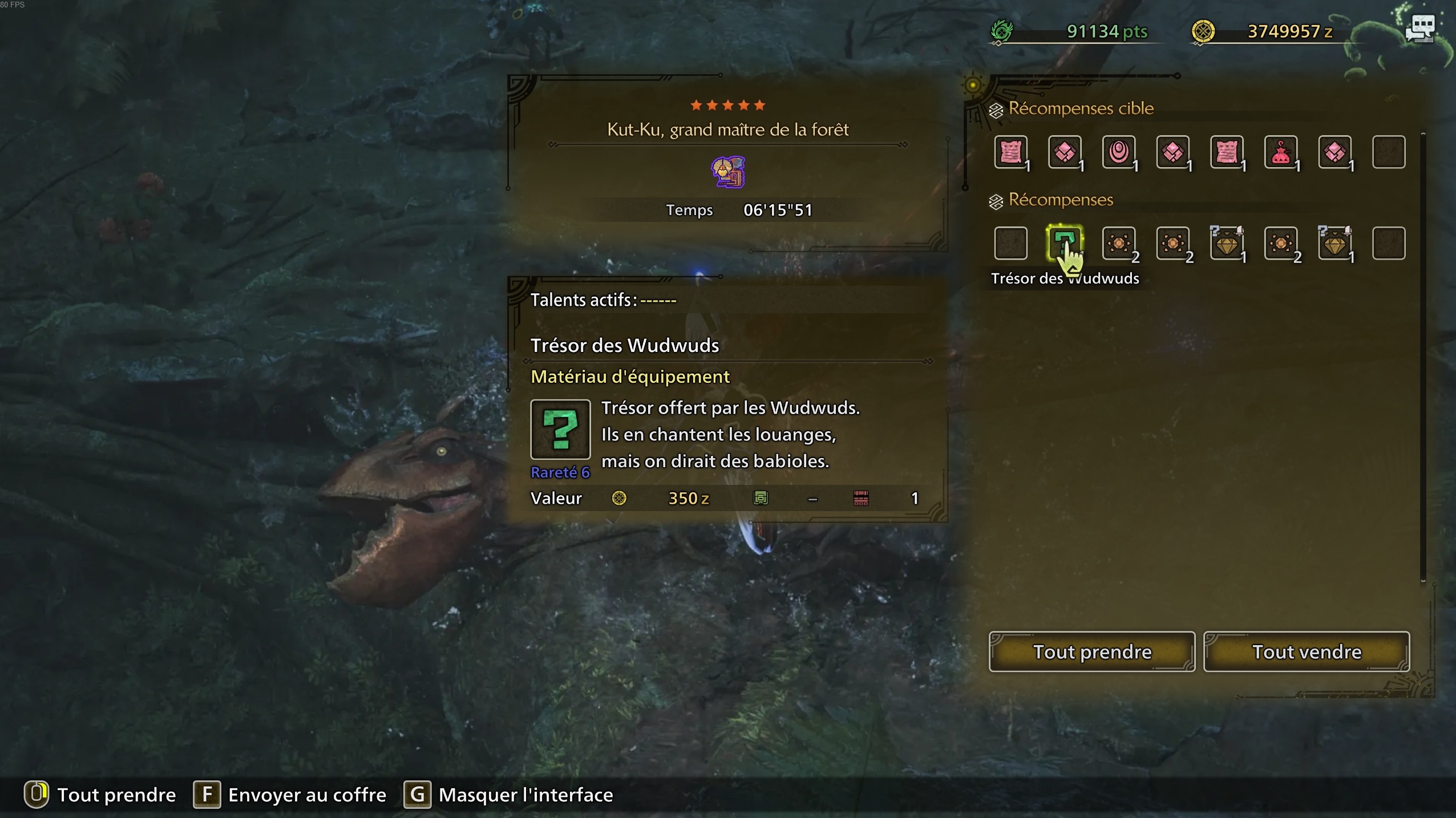1456x818 pixels.
Task: Click Envoyer au coffre in the bottom bar
Action: [306, 795]
